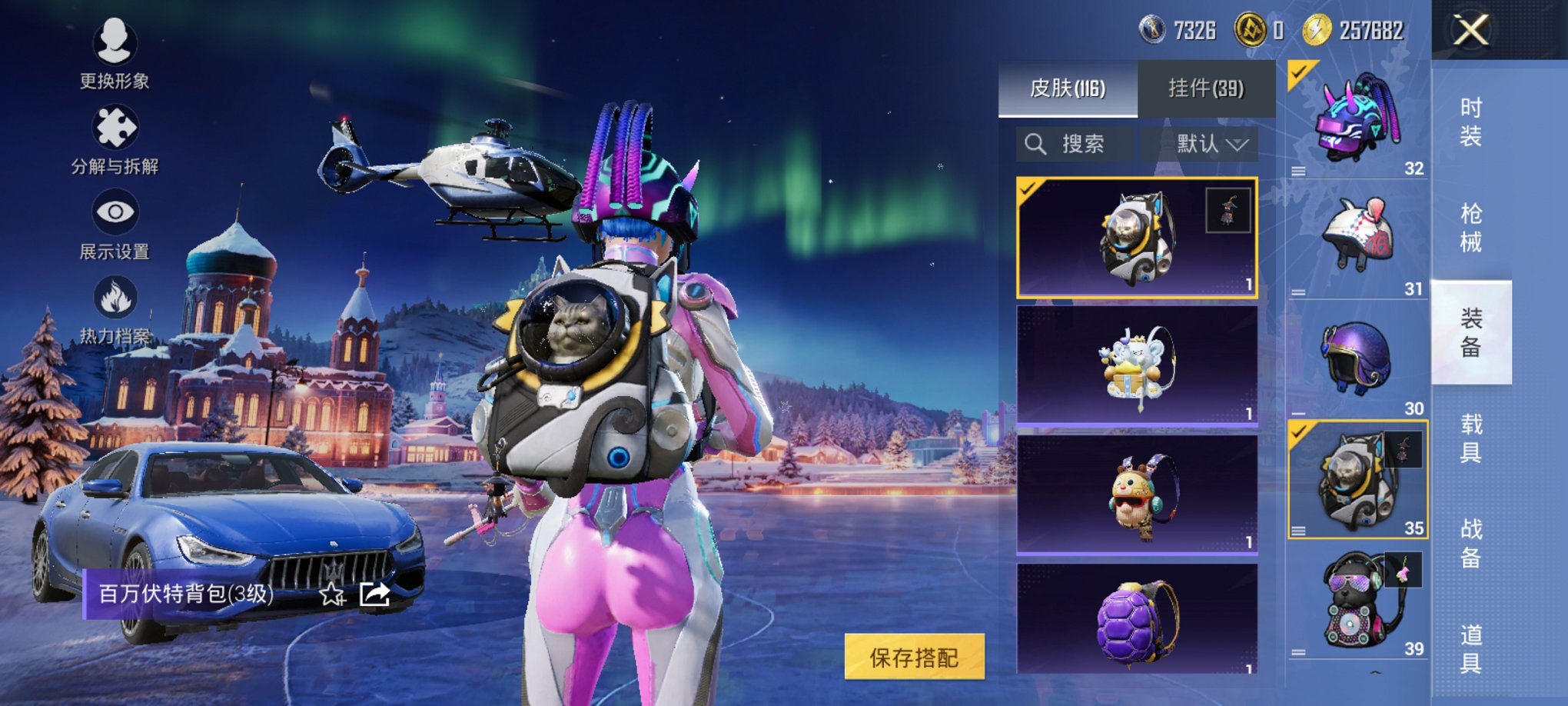Screen dimensions: 1568x706
Task: Favorite the backpack with the star icon
Action: [x=332, y=594]
